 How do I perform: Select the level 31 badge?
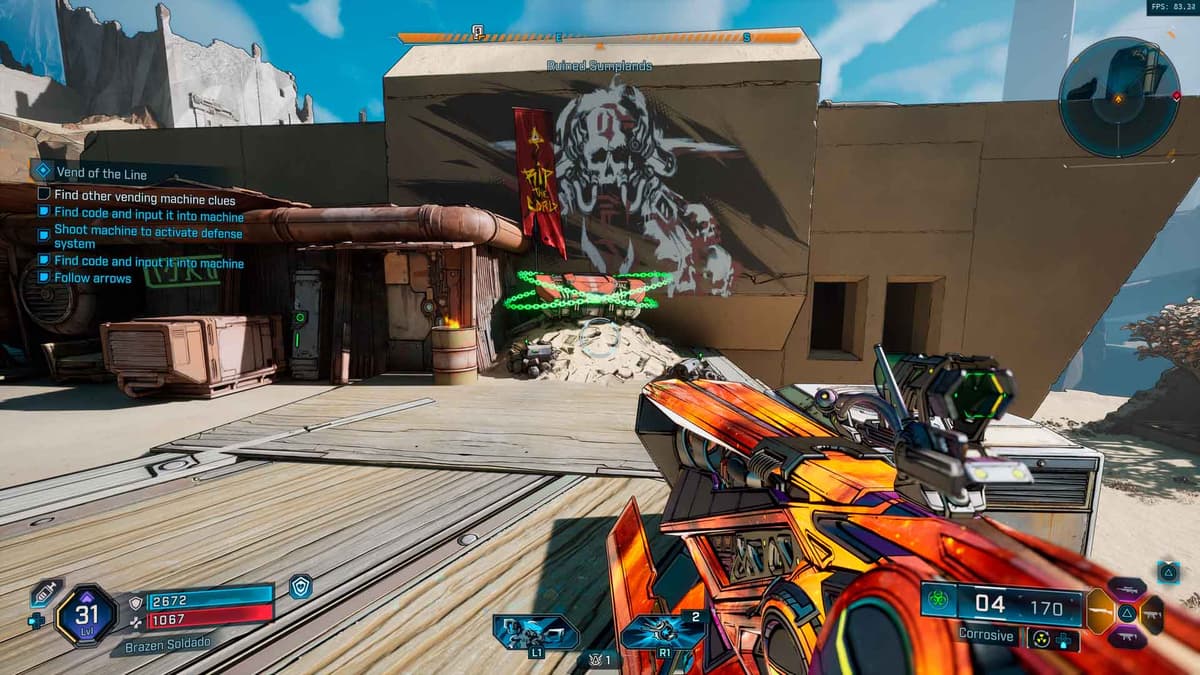point(87,612)
